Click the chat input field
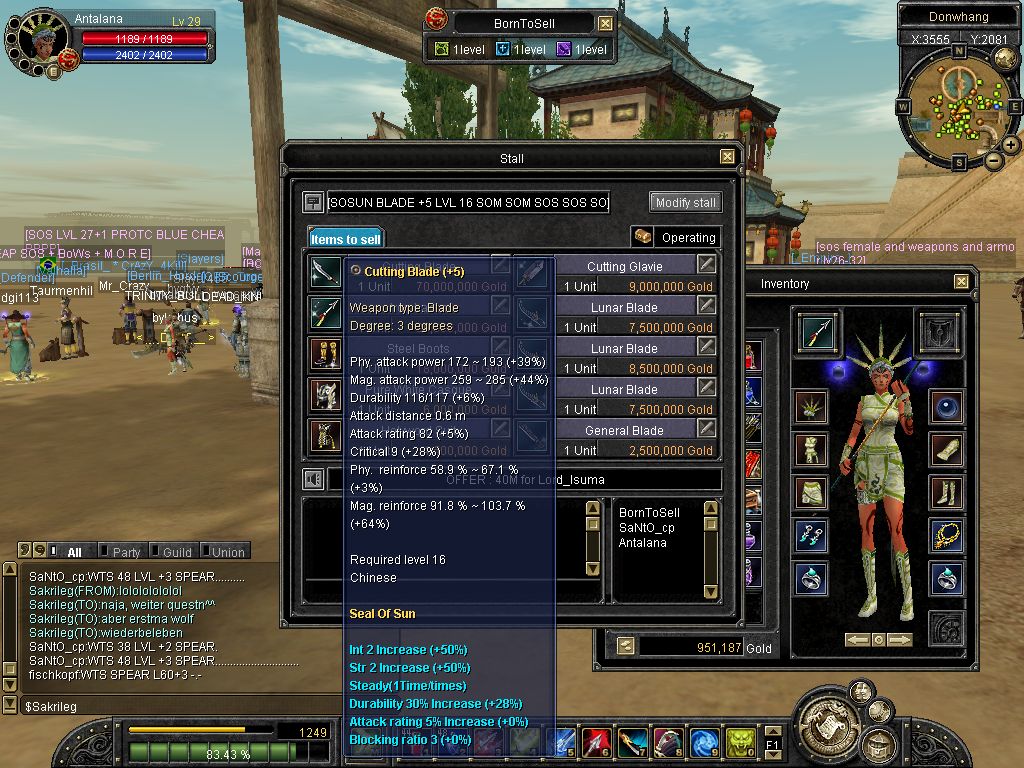The height and width of the screenshot is (768, 1024). point(150,706)
